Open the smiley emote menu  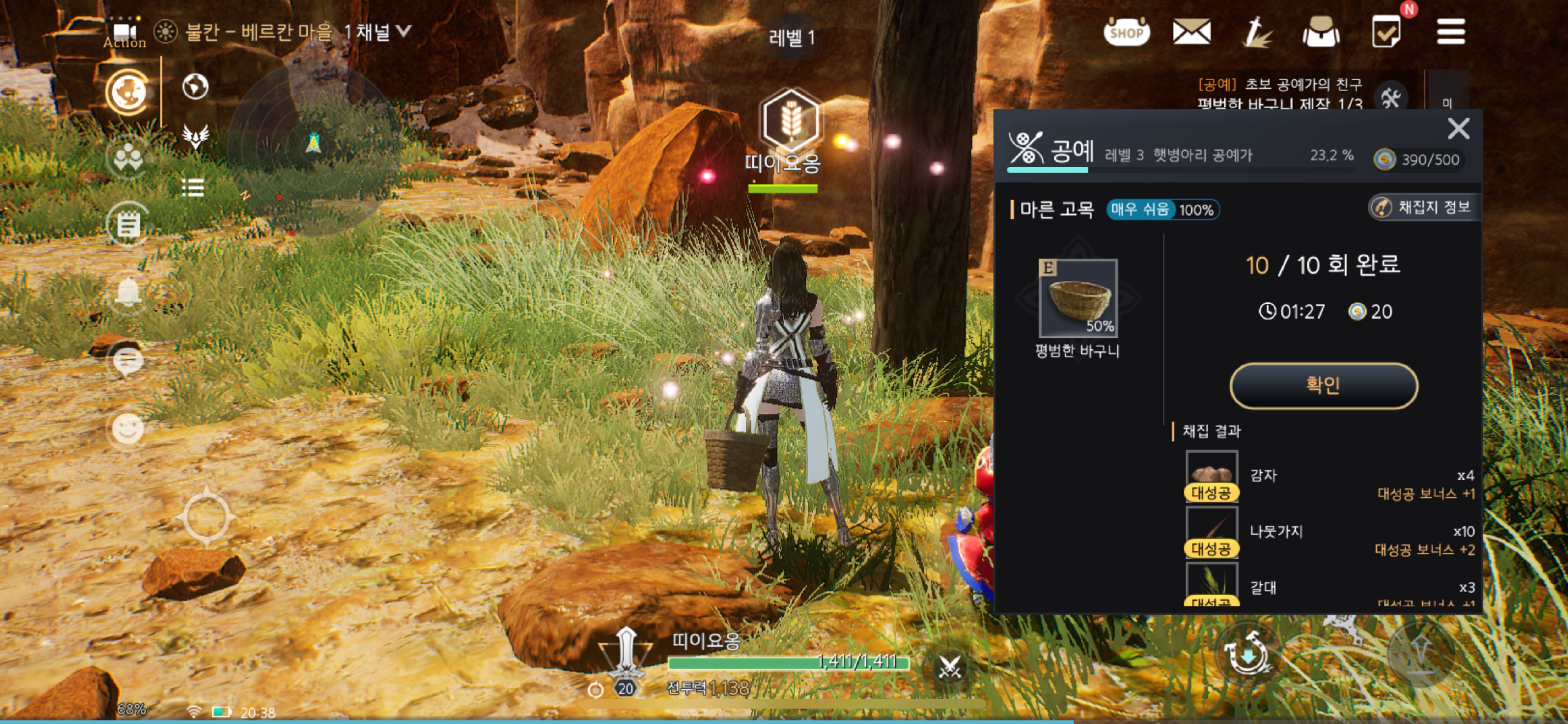point(128,429)
